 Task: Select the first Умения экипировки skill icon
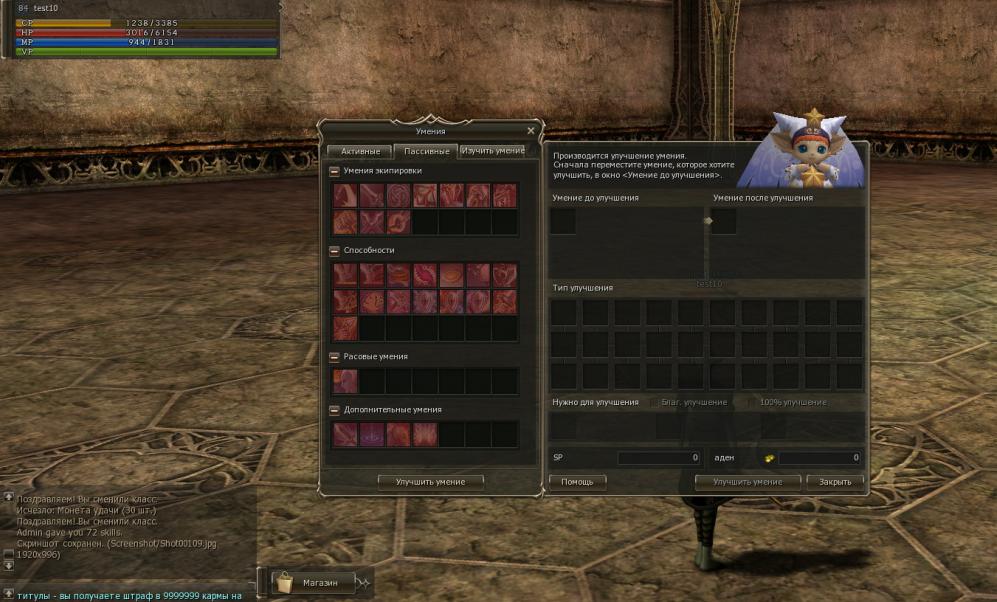pyautogui.click(x=345, y=195)
